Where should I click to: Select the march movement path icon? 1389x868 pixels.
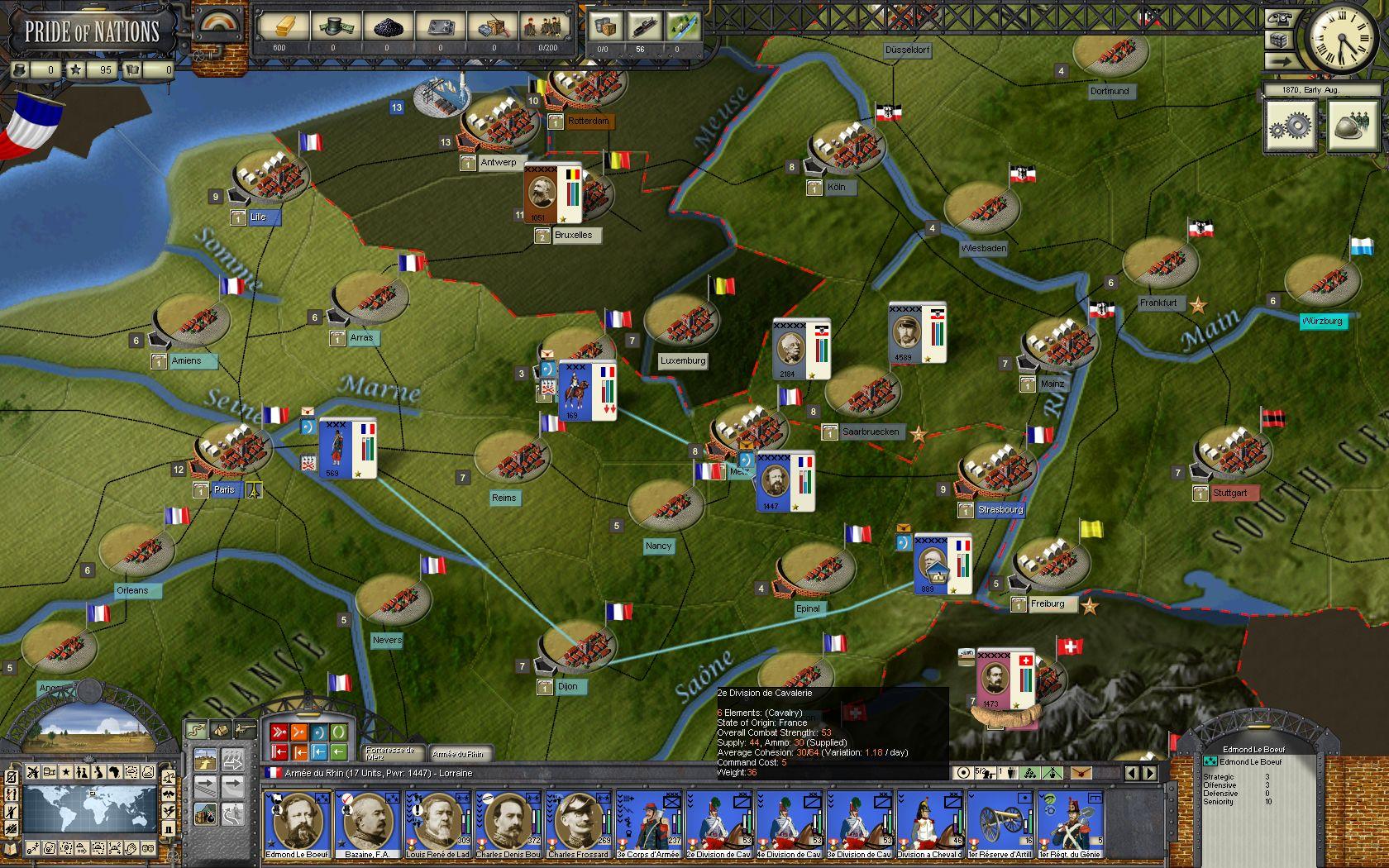click(x=196, y=730)
